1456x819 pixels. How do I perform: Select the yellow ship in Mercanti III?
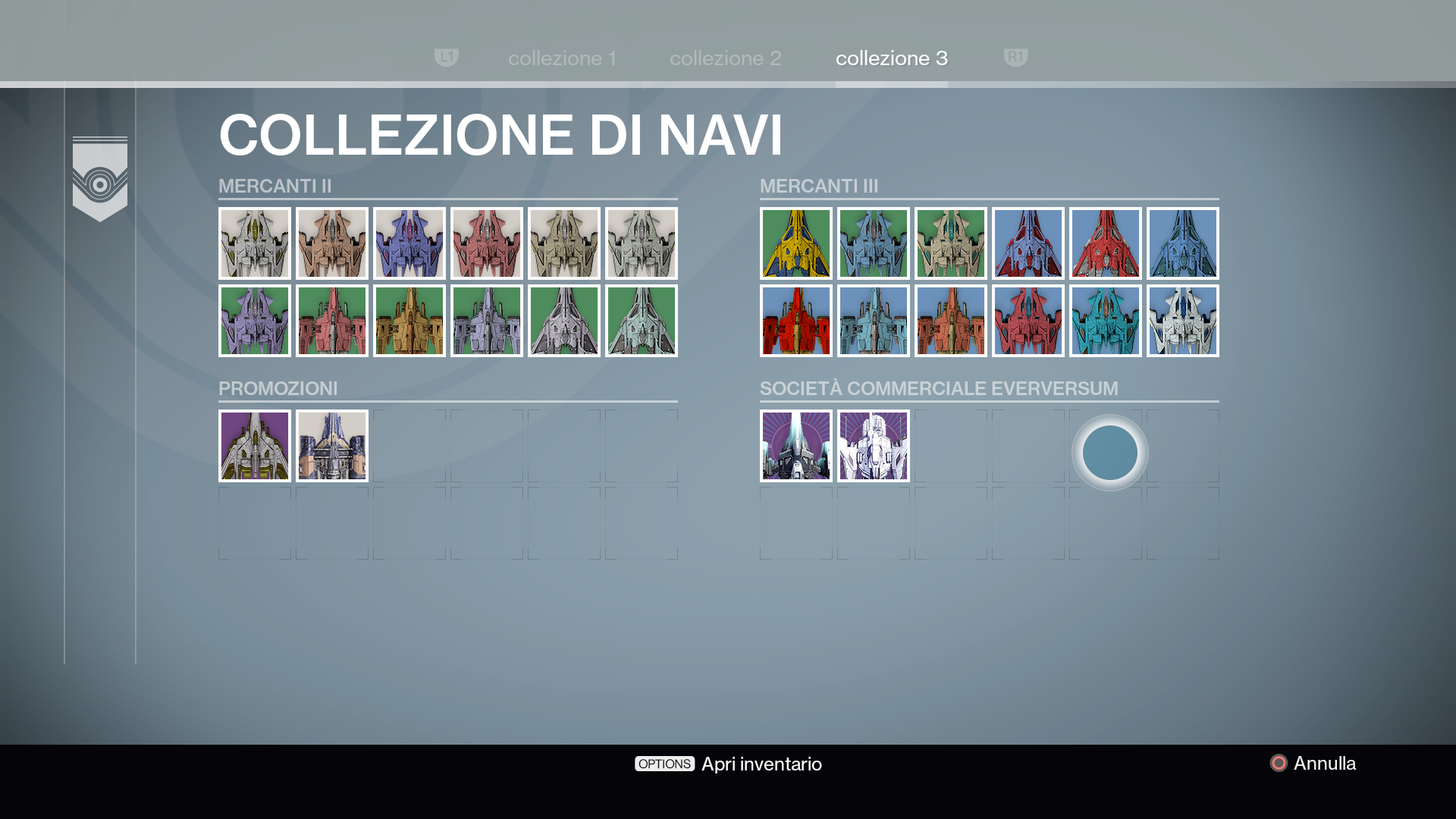coord(795,243)
